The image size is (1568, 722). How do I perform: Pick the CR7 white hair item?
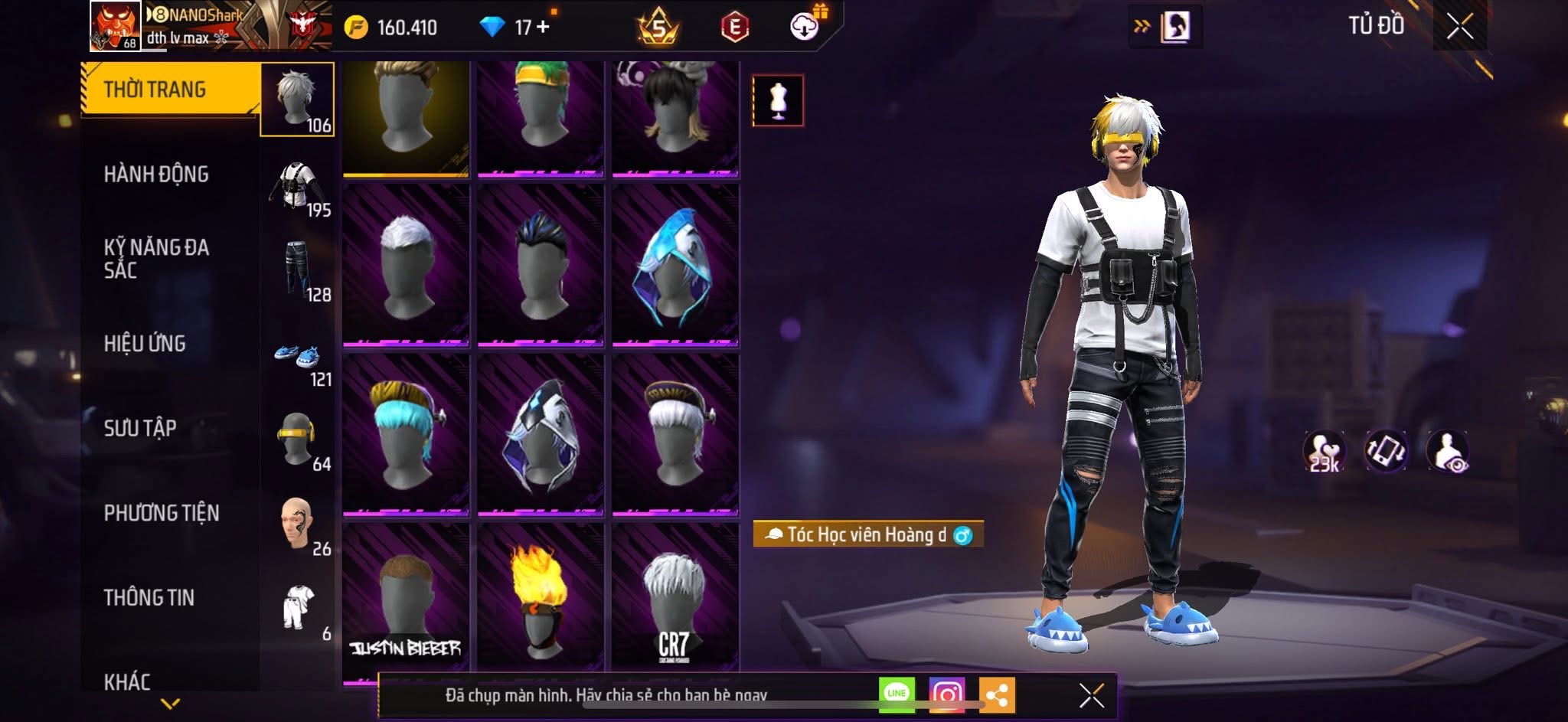(x=675, y=597)
